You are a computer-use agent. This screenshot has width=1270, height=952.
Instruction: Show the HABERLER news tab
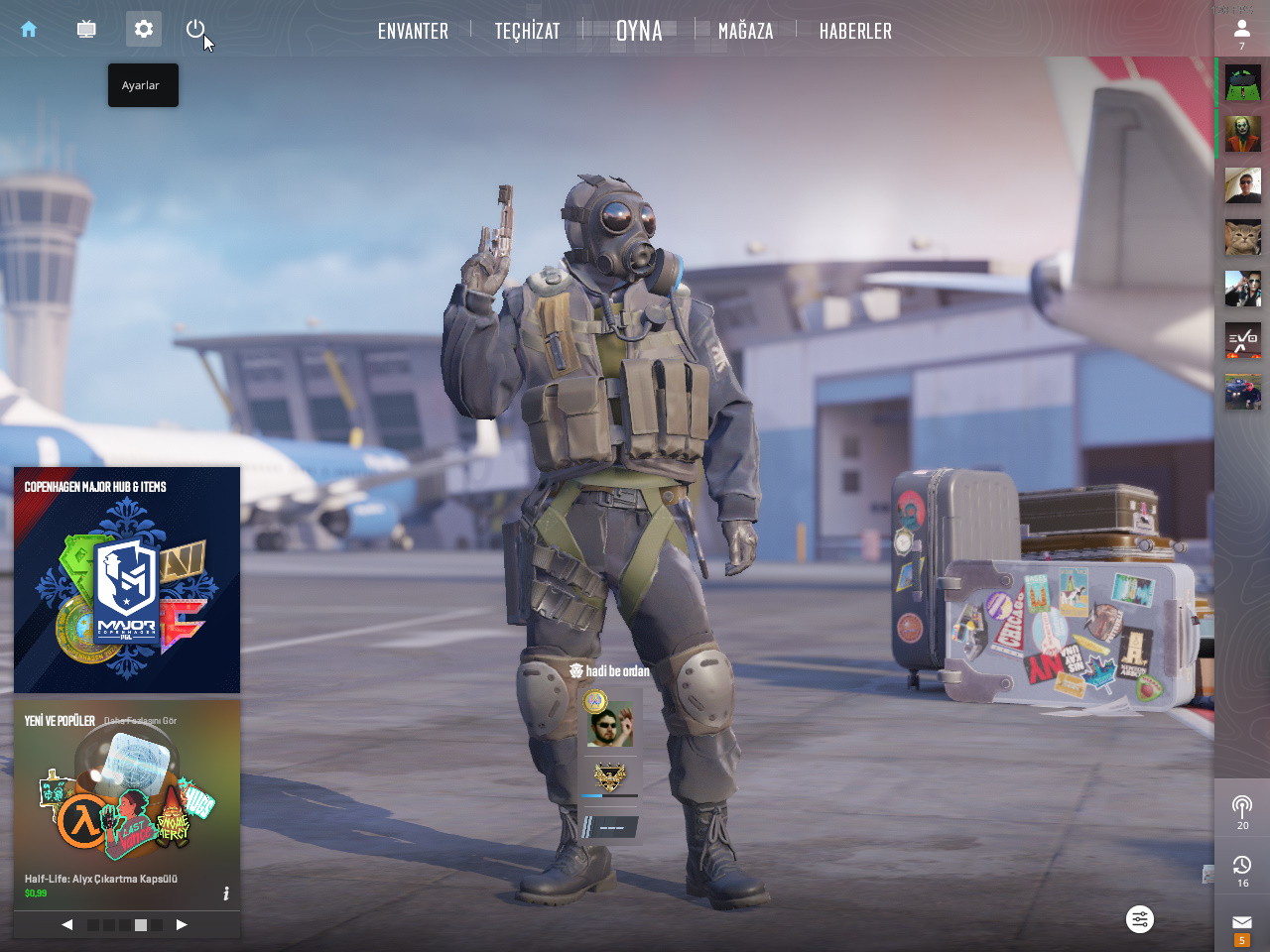(x=855, y=32)
